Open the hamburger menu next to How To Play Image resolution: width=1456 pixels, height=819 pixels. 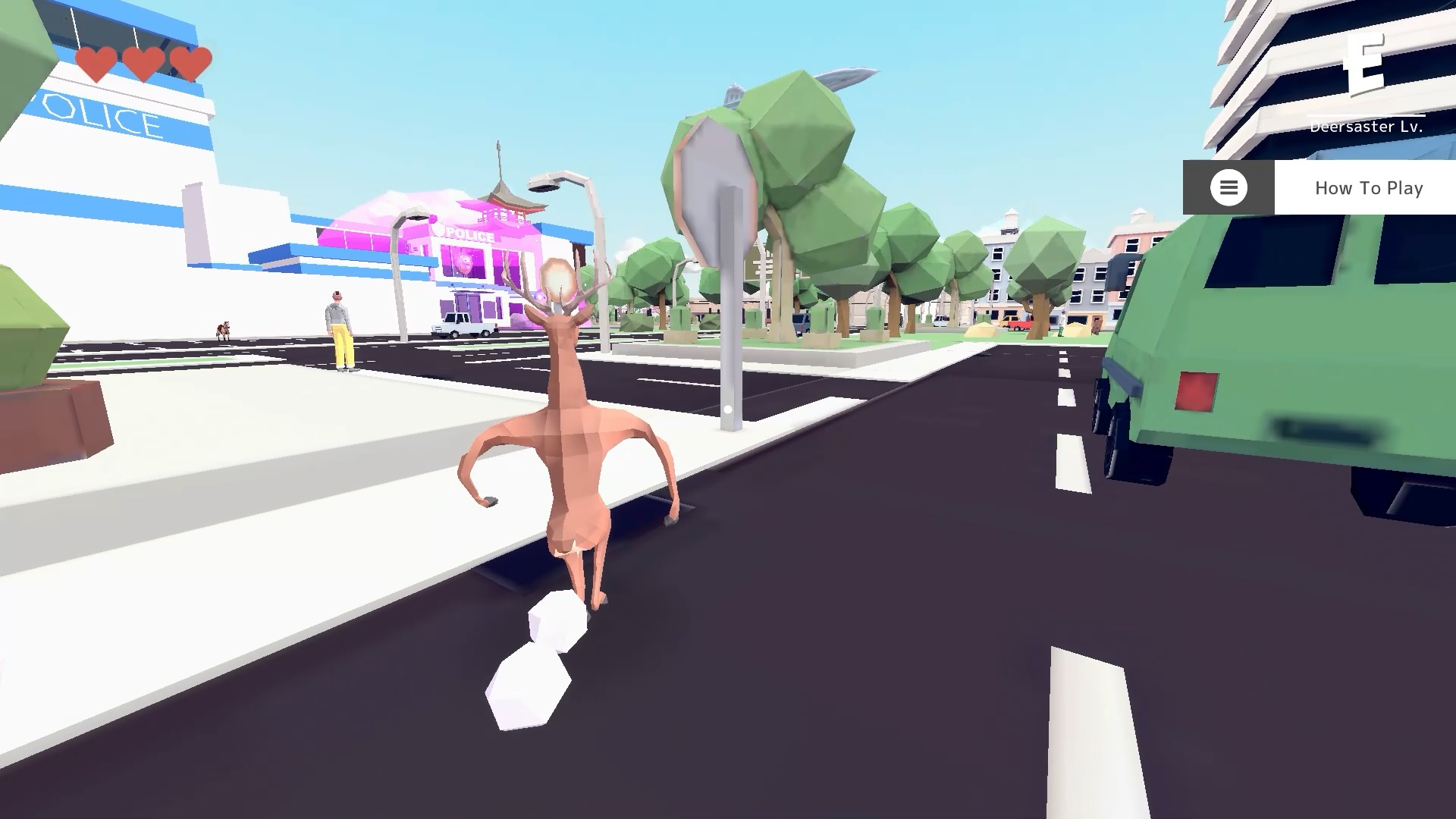[1228, 187]
